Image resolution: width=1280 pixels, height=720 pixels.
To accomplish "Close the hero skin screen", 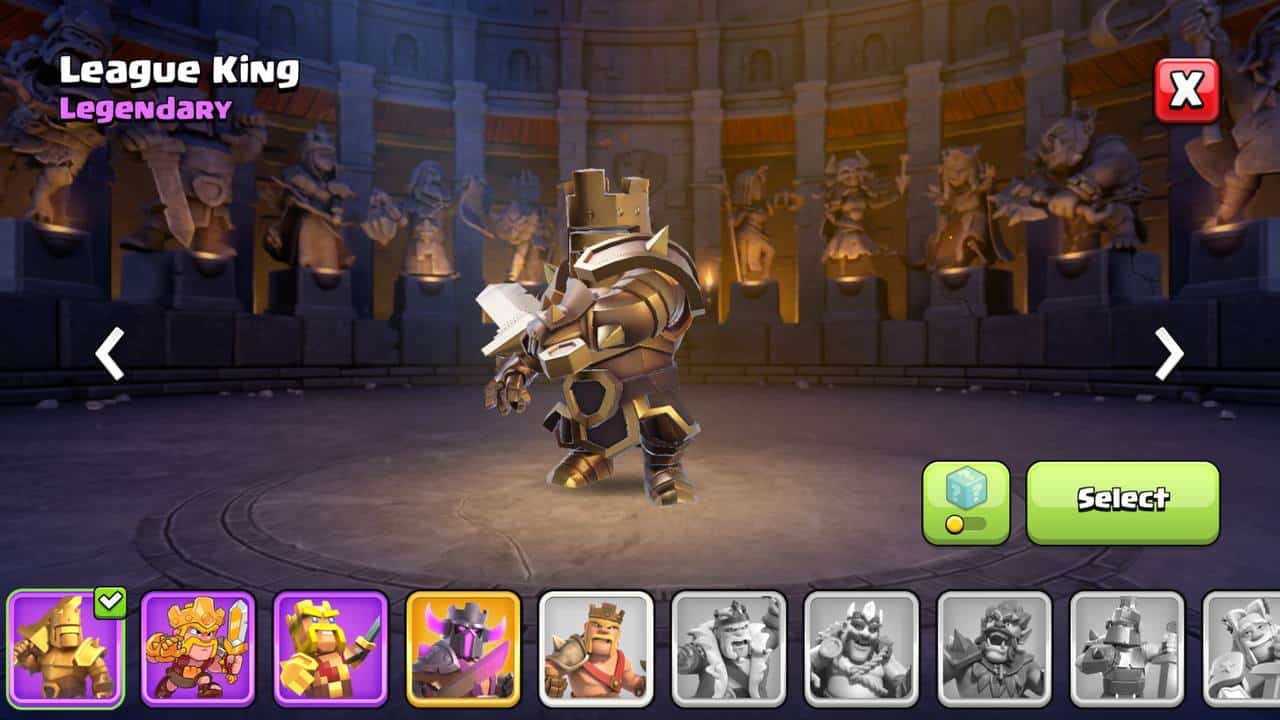I will point(1187,90).
